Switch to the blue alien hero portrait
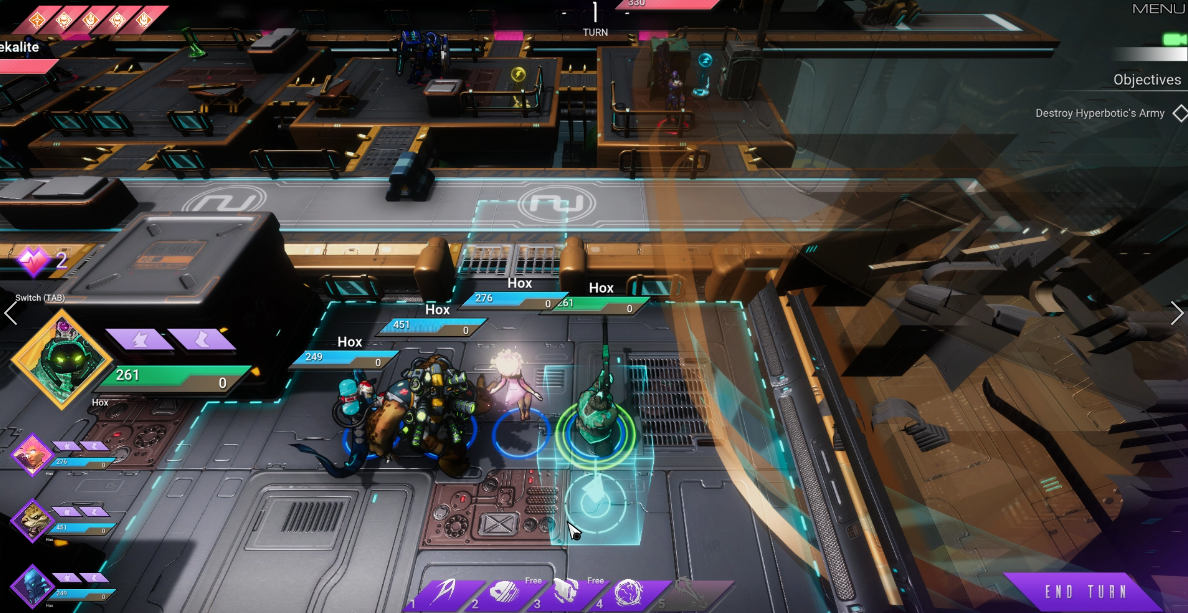The width and height of the screenshot is (1188, 613). pyautogui.click(x=32, y=585)
